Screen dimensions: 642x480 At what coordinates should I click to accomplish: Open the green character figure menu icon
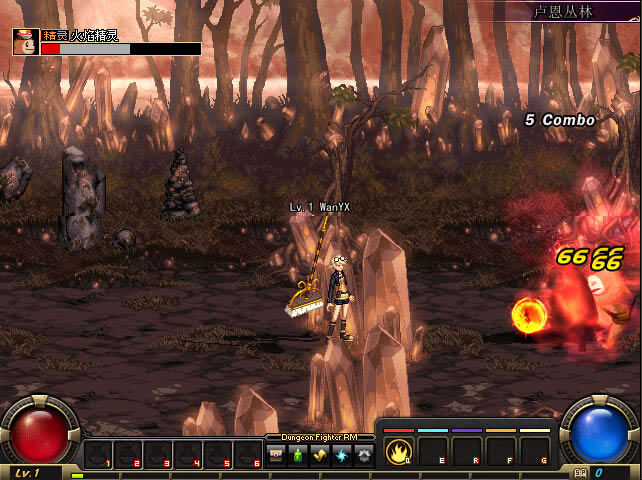pos(298,455)
